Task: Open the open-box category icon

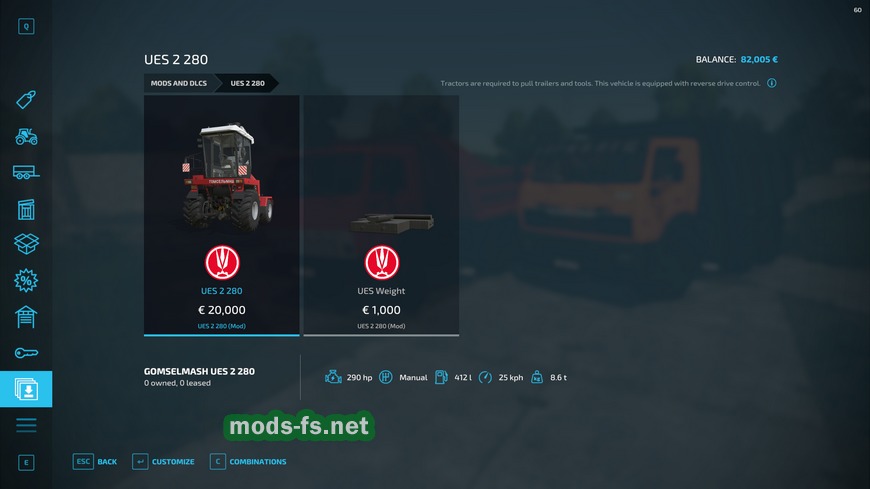Action: point(26,244)
